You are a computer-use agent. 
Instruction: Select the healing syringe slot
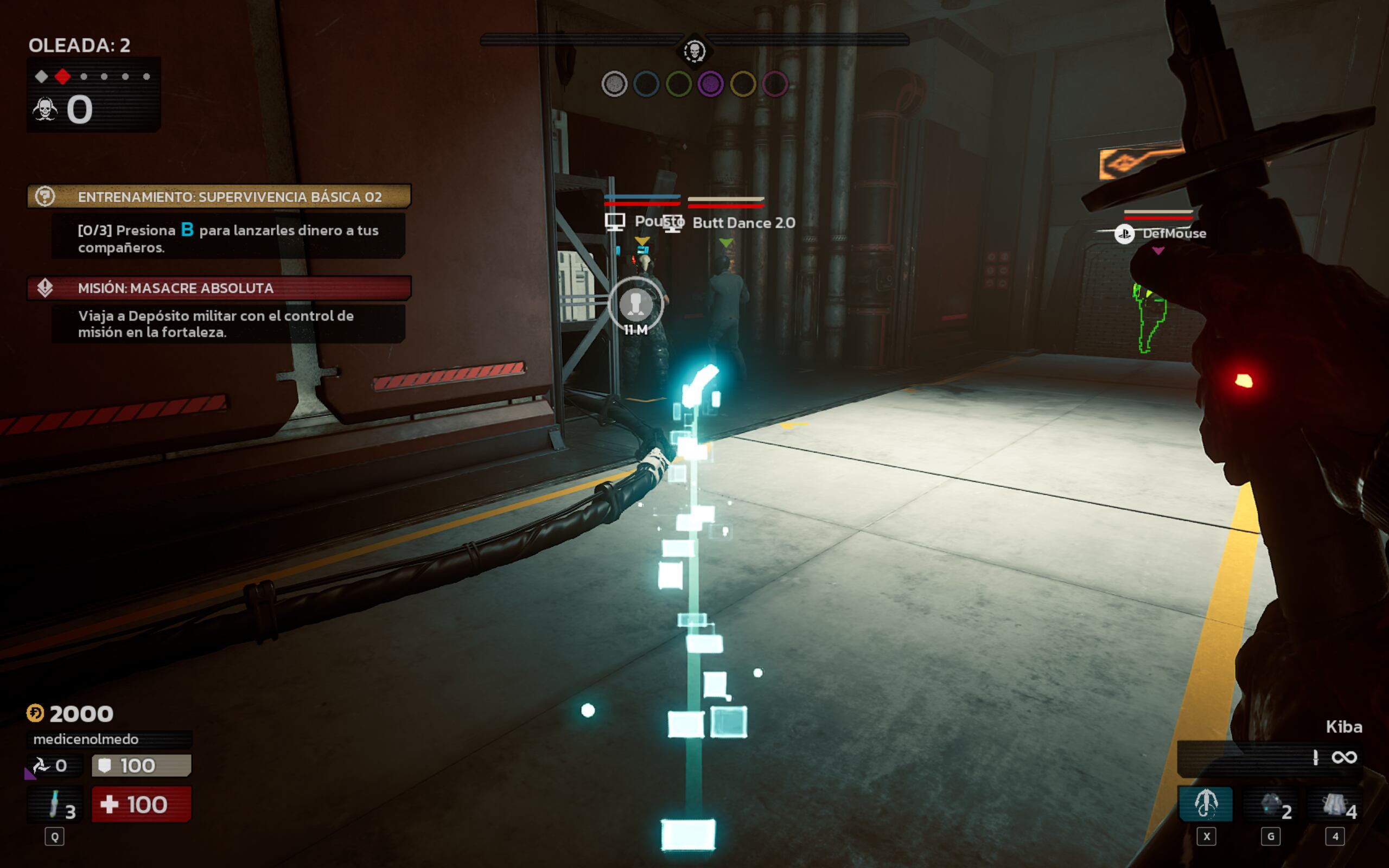click(x=55, y=803)
